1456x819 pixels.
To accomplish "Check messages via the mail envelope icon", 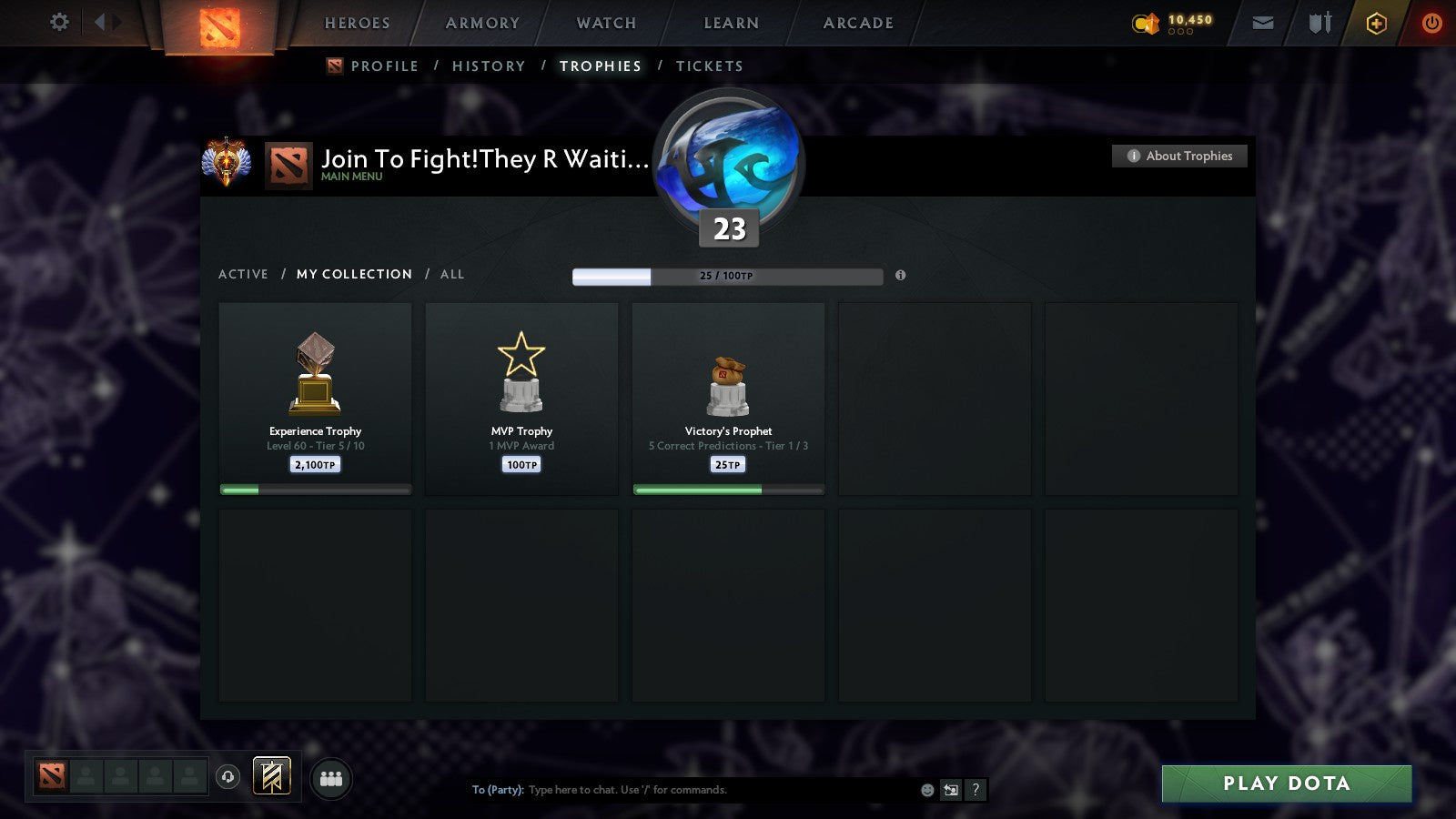I will (x=1263, y=23).
